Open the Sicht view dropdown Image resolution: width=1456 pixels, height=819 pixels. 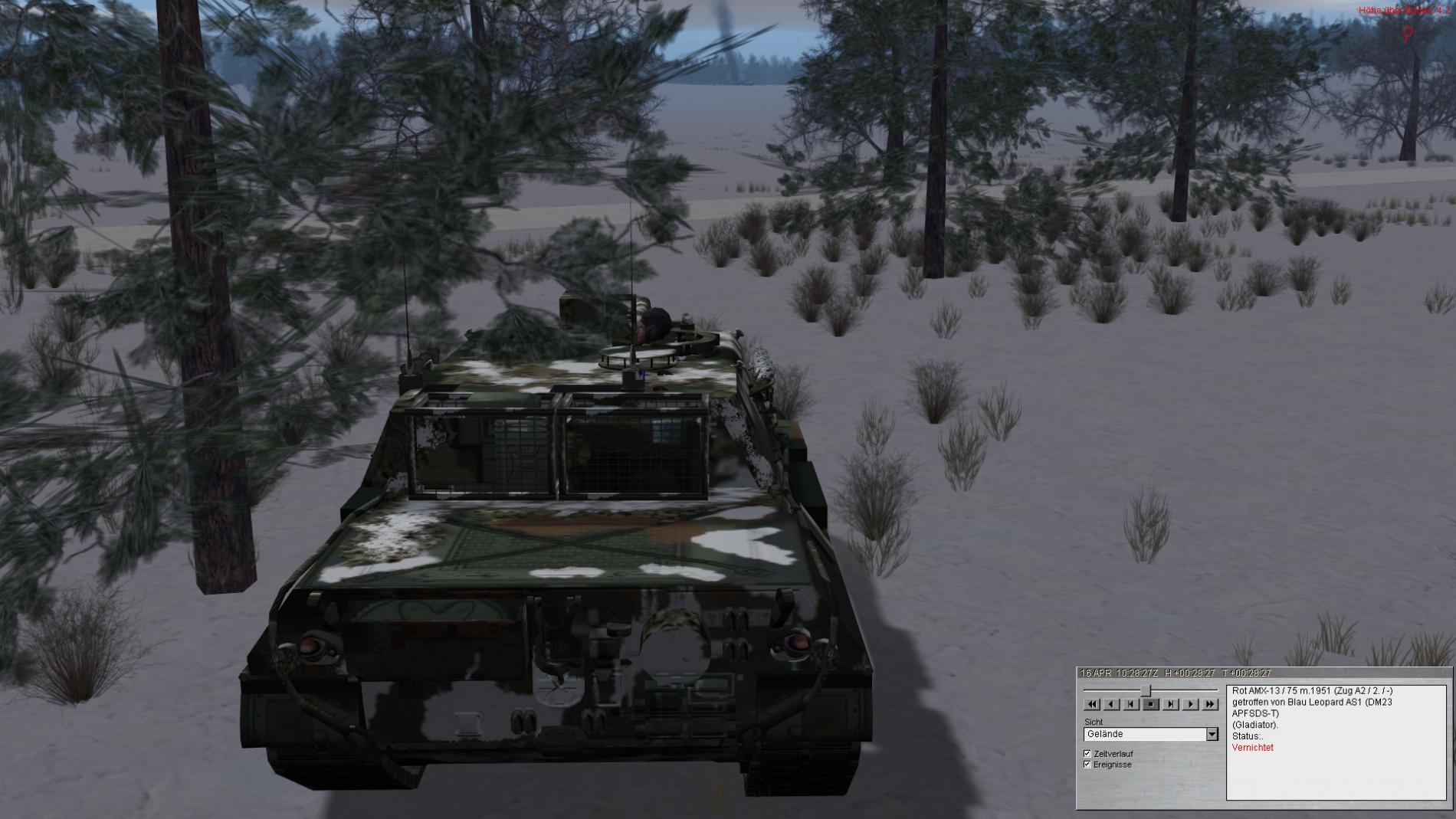click(1212, 734)
